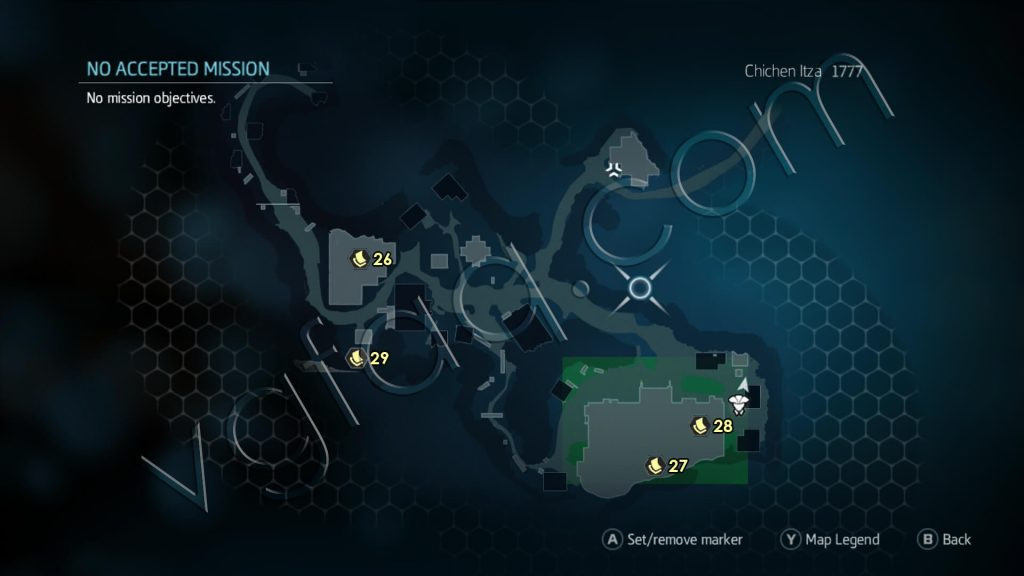Click the circular map cursor reticle
This screenshot has height=576, width=1024.
coord(640,289)
